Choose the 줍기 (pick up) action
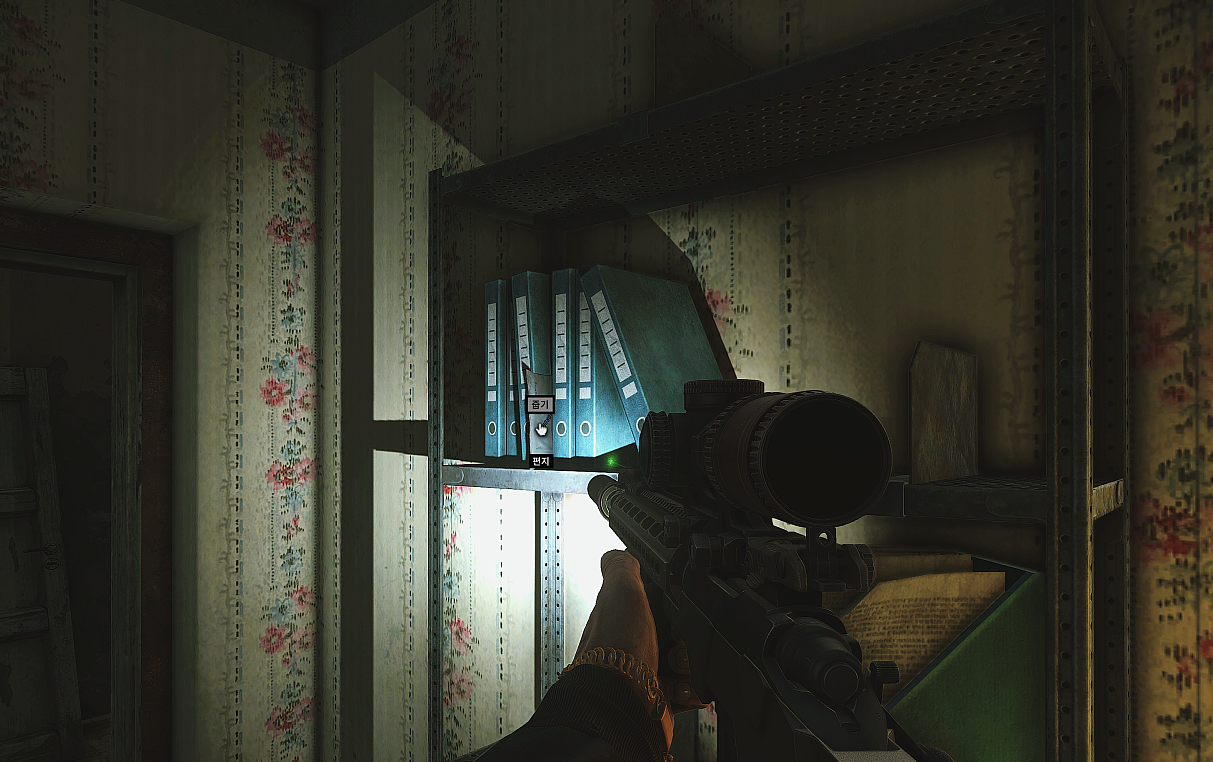Screen dimensions: 1213x762 point(540,405)
